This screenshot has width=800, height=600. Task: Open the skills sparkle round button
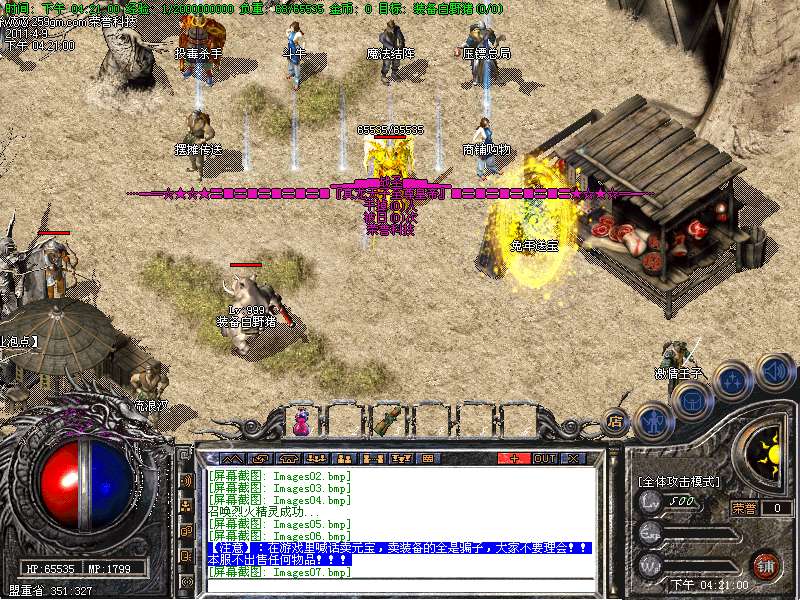(734, 380)
